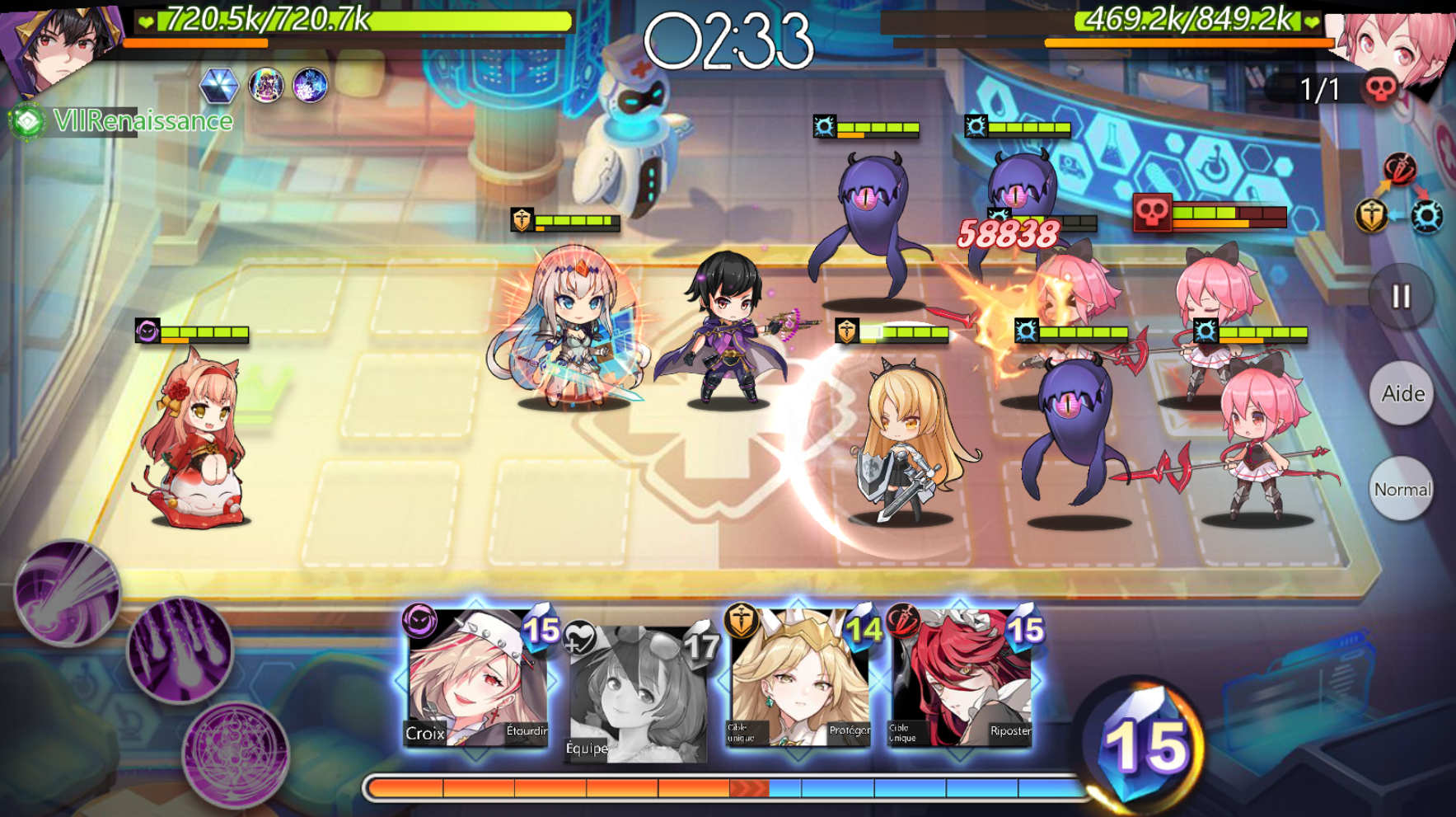Tap the blue crystal buff icon
This screenshot has width=1456, height=817.
tap(219, 86)
